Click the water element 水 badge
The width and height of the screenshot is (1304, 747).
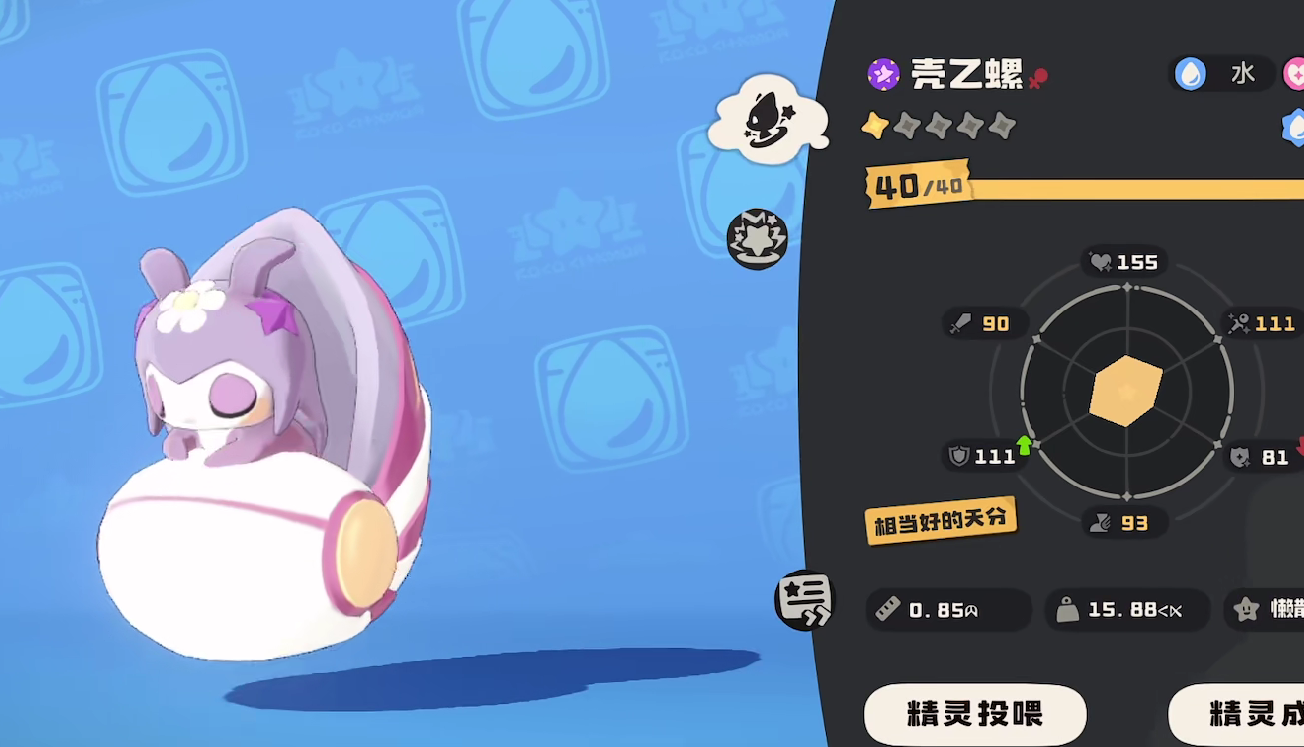tap(1222, 73)
